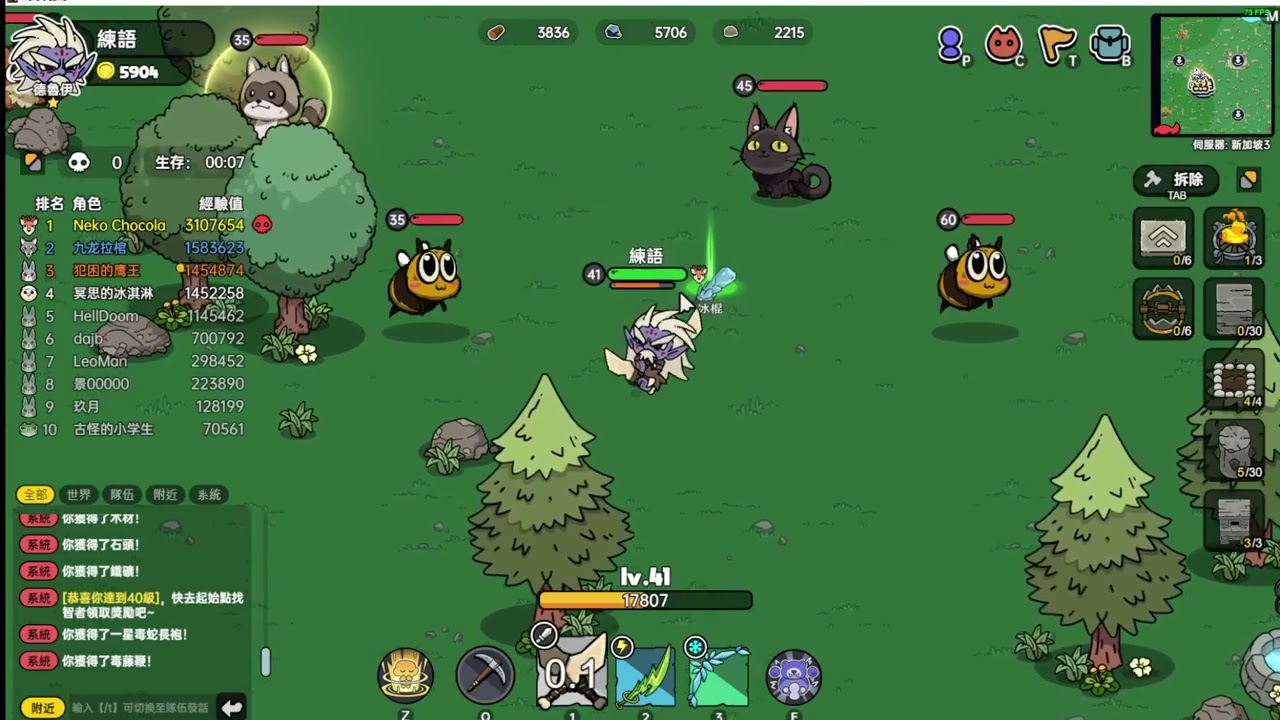Activate the 拆除 demolish button
This screenshot has height=720, width=1280.
[1177, 180]
